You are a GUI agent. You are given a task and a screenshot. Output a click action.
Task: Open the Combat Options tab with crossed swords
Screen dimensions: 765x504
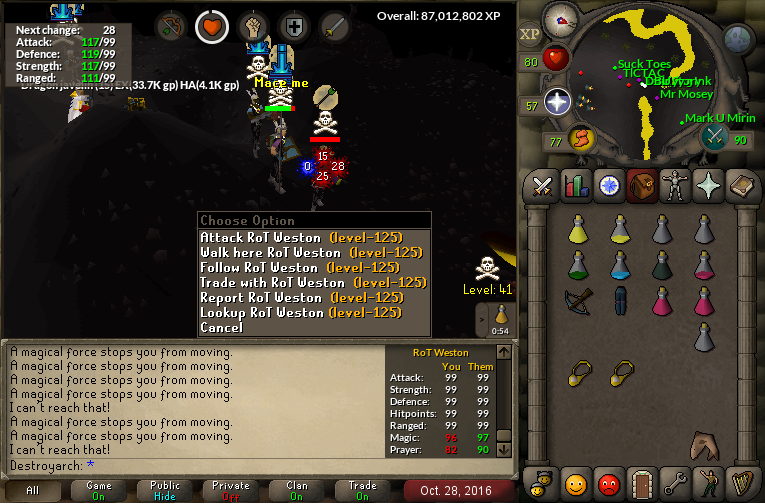[543, 186]
